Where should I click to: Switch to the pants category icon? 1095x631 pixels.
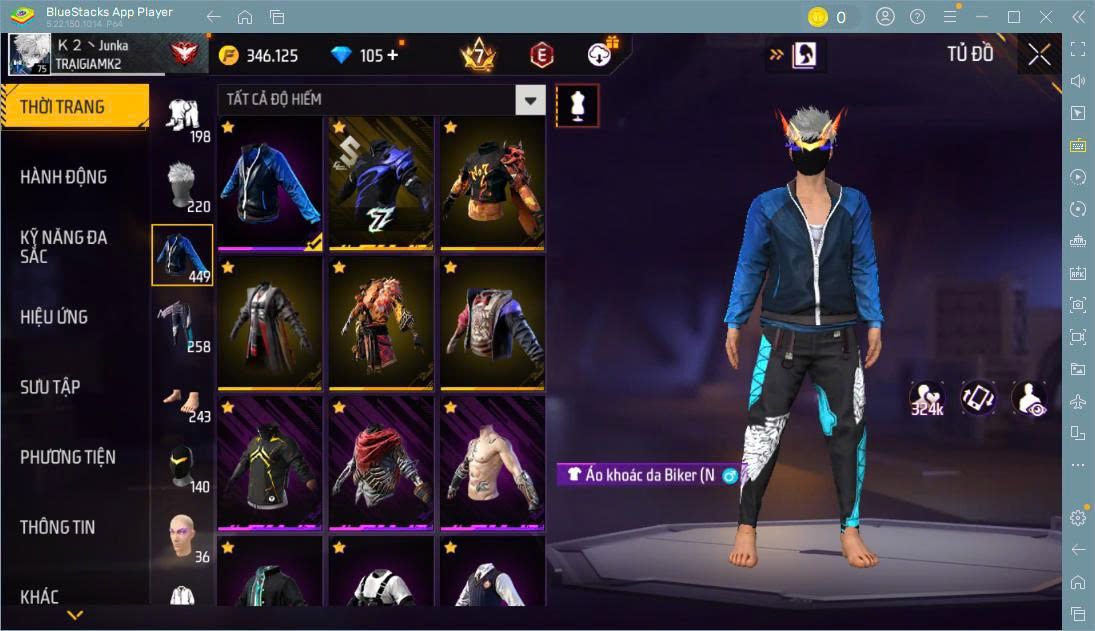(182, 325)
